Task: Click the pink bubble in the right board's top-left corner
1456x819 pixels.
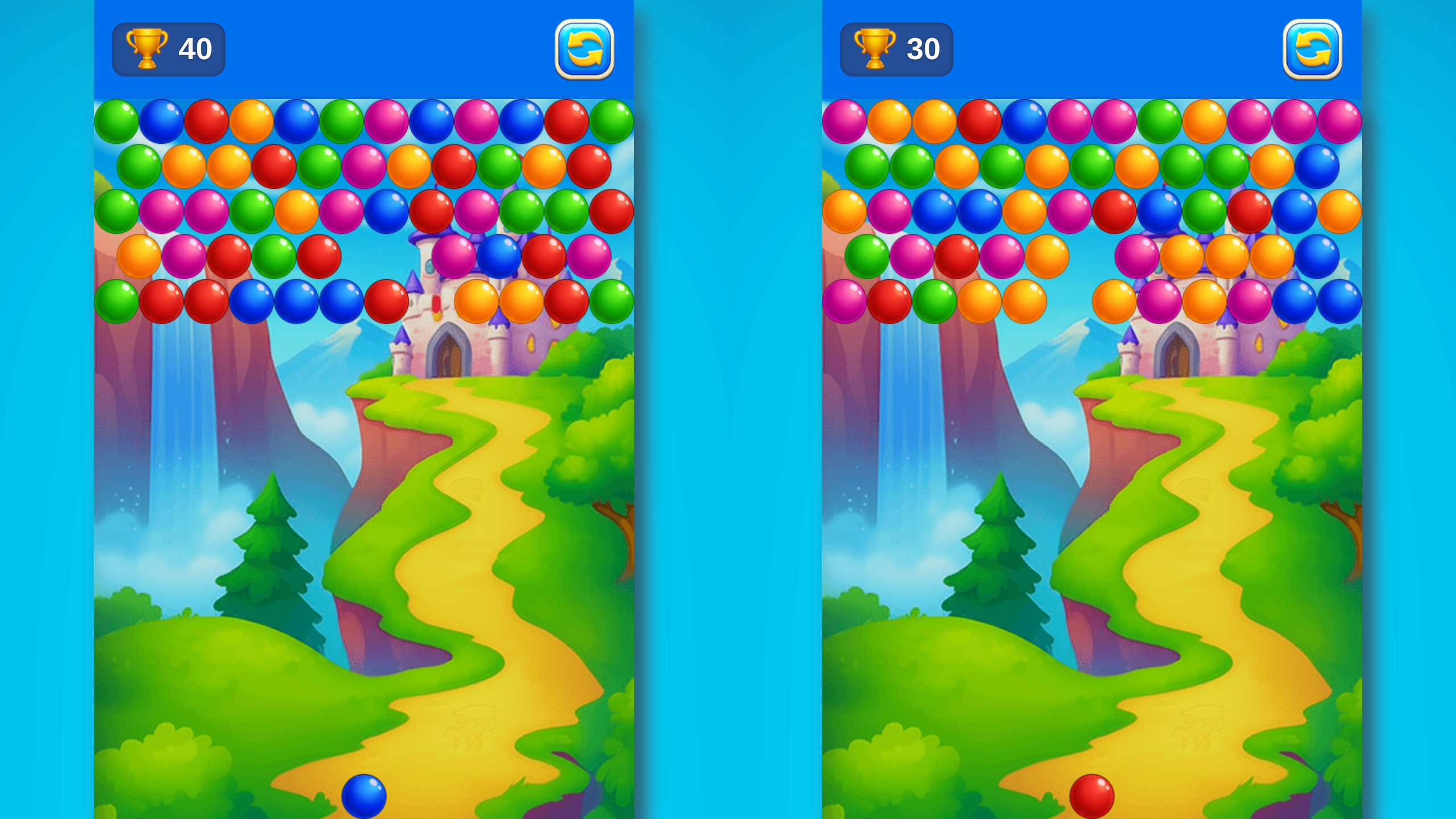Action: 842,119
